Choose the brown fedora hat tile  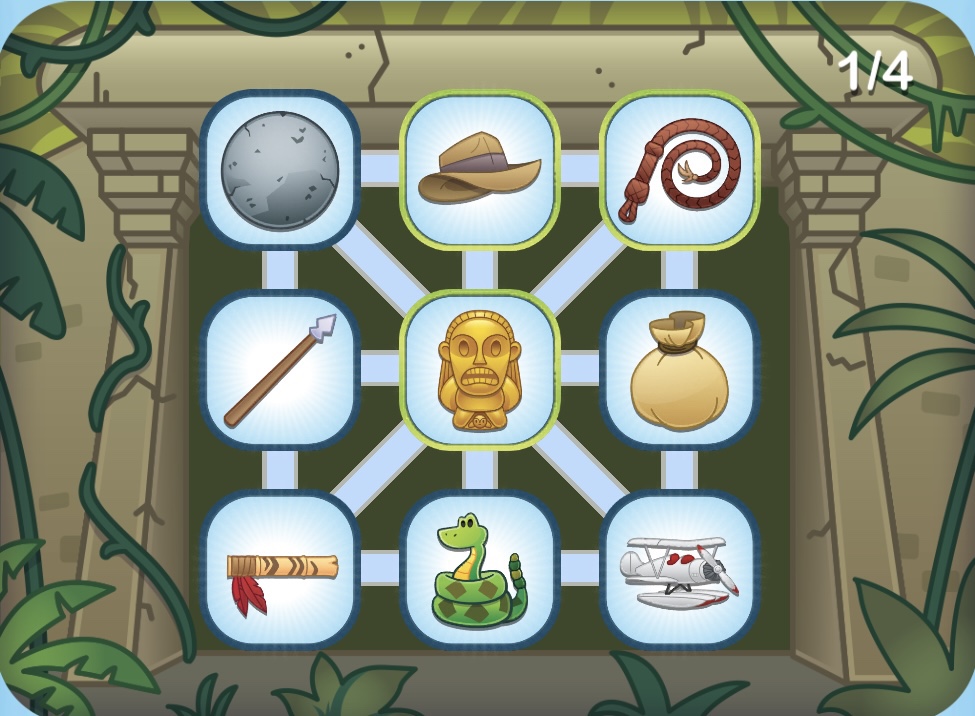(480, 169)
